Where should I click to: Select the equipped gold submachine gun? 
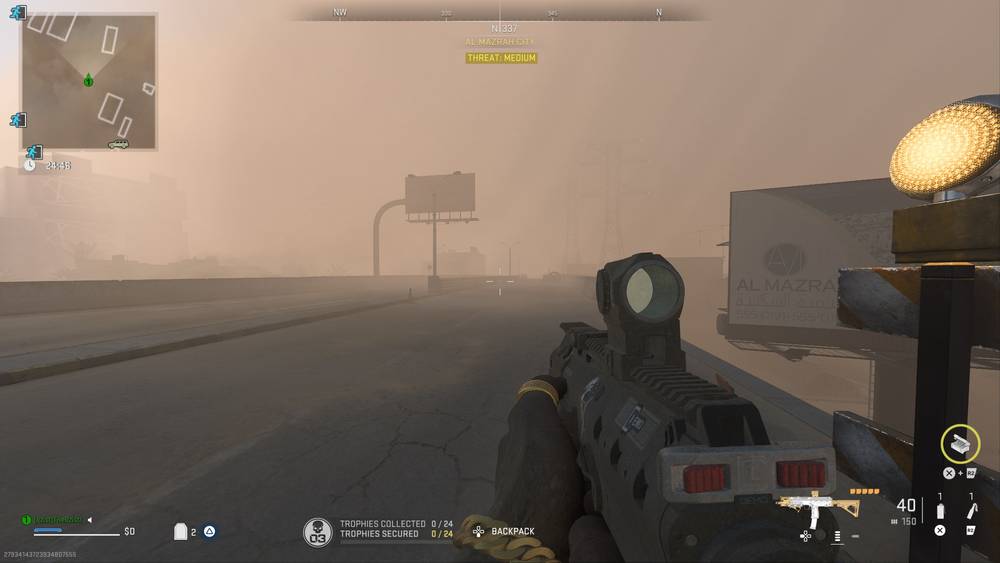pos(817,507)
